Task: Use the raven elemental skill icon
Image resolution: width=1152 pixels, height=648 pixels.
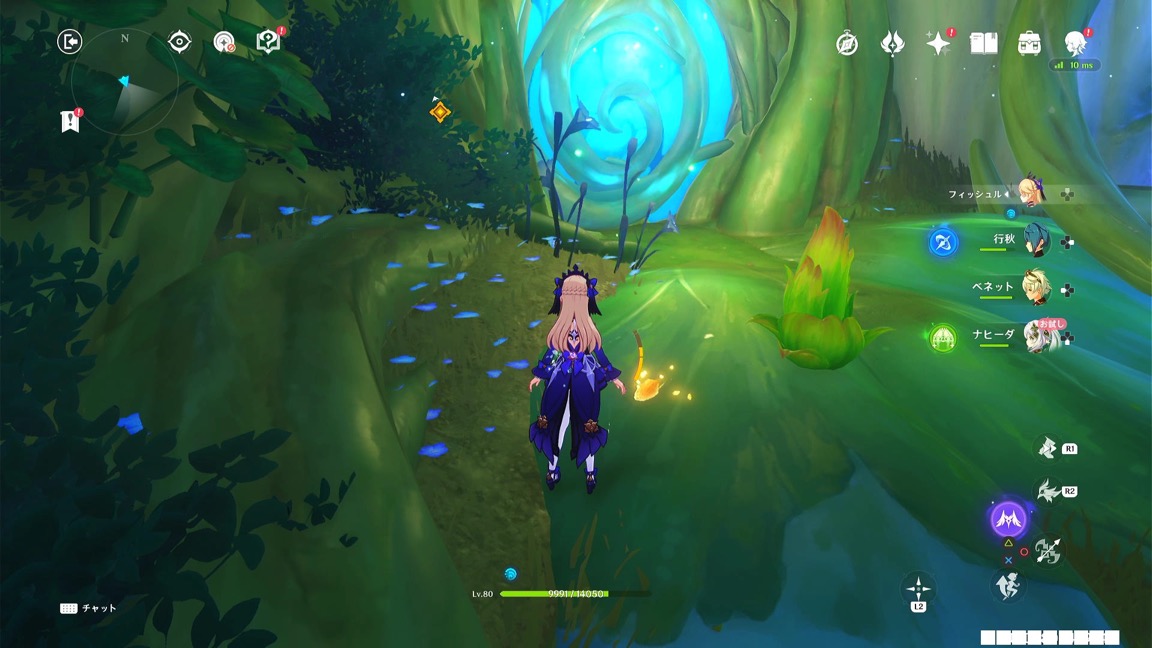Action: [1048, 490]
